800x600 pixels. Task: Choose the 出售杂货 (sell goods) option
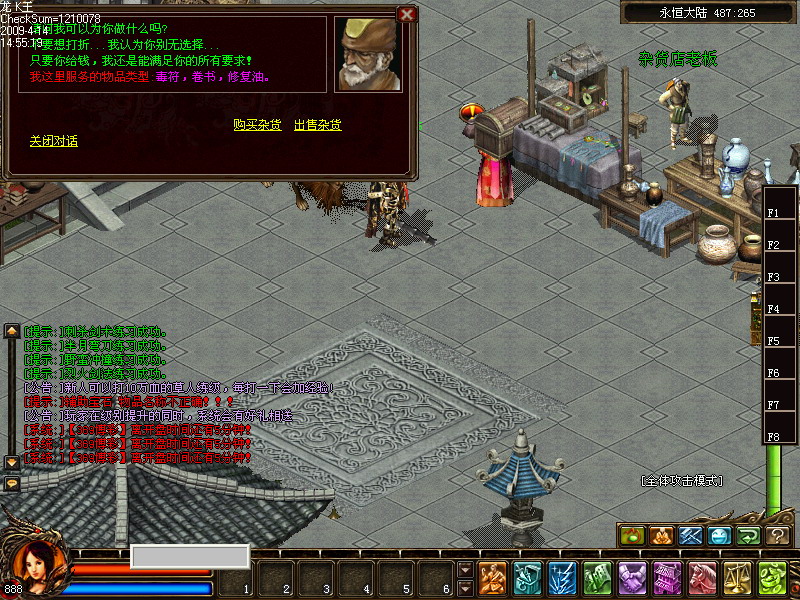[318, 125]
